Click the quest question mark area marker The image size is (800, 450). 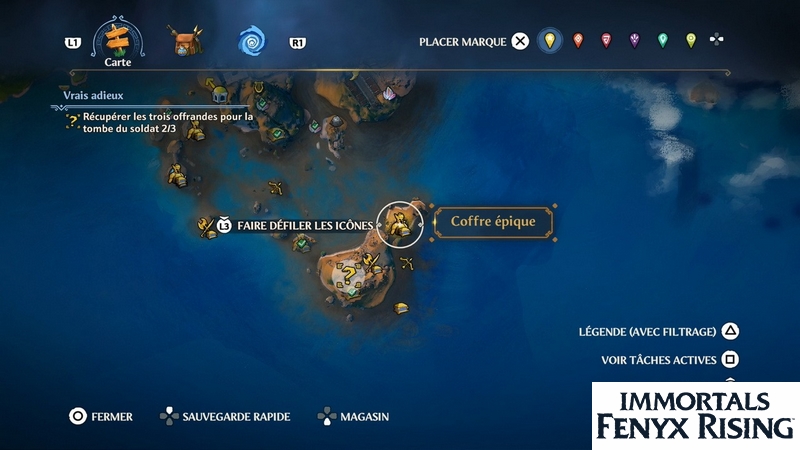[347, 274]
